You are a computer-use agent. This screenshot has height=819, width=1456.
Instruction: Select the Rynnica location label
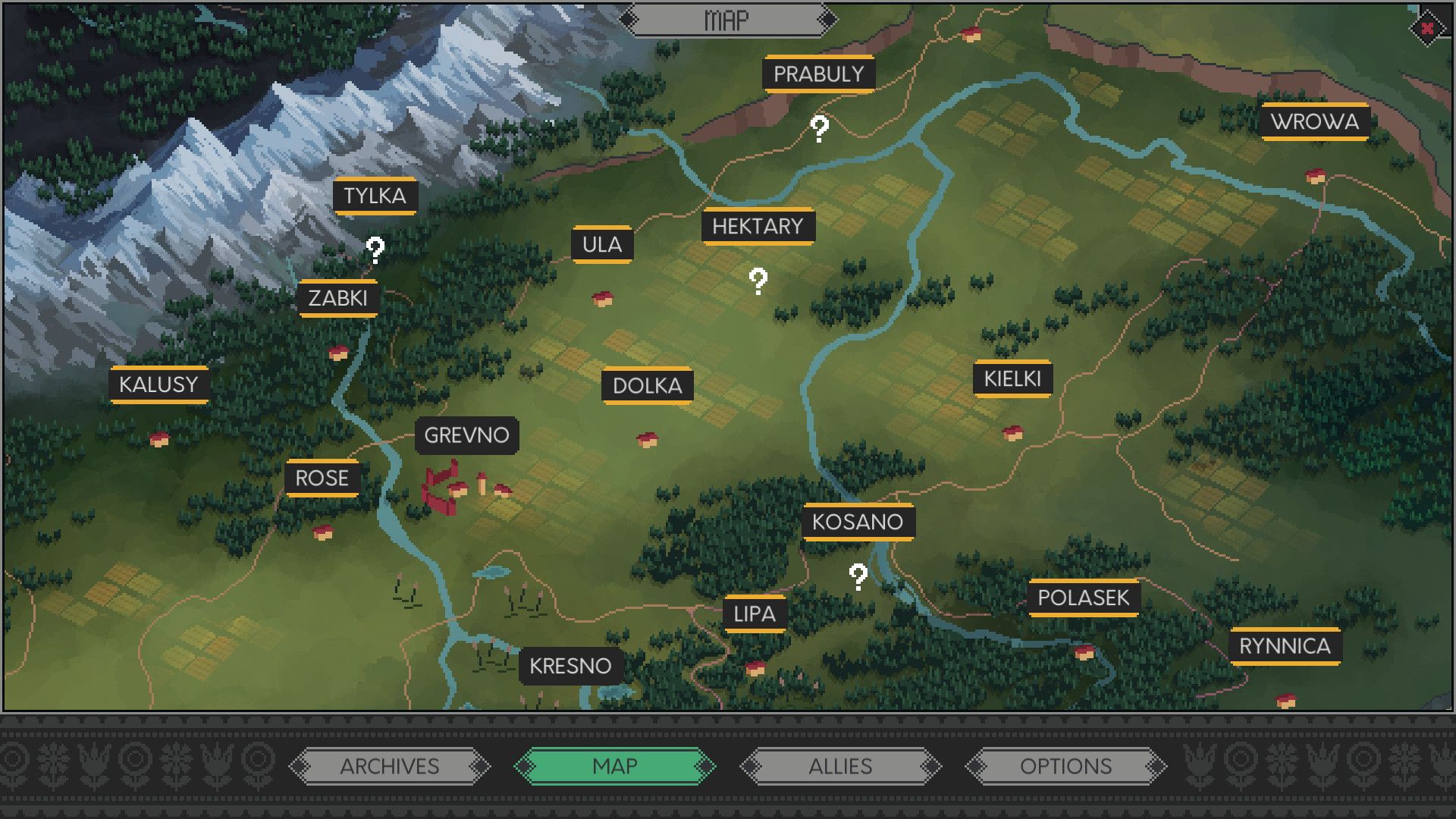[x=1285, y=647]
